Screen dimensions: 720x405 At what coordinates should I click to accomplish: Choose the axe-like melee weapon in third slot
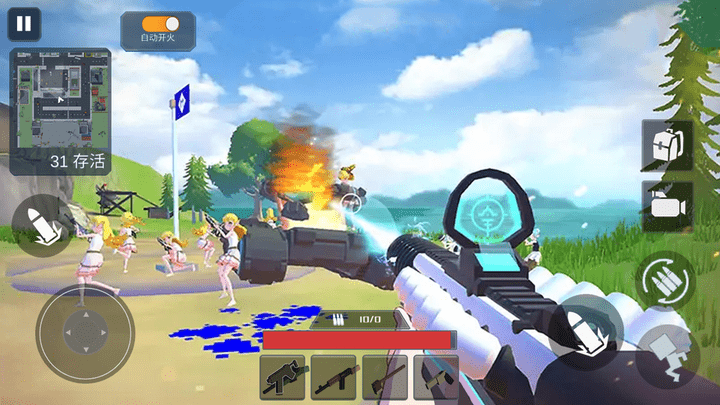coord(385,378)
